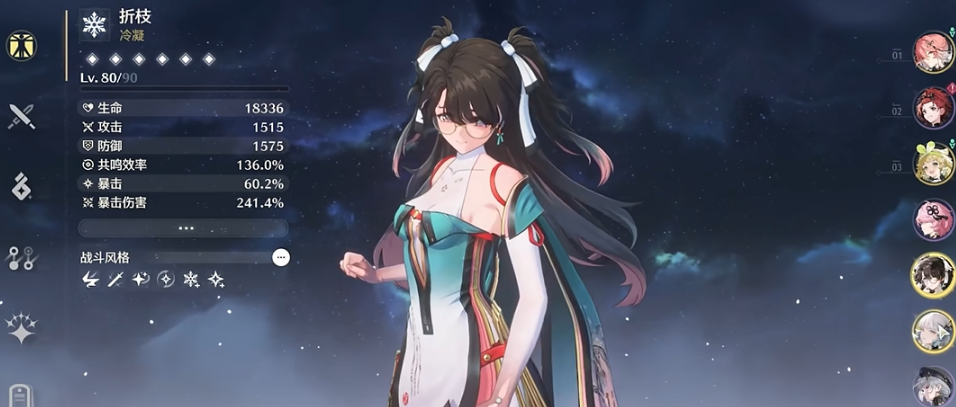Viewport: 956px width, 407px height.
Task: Select the pink-haired character in slot 01
Action: [x=932, y=54]
